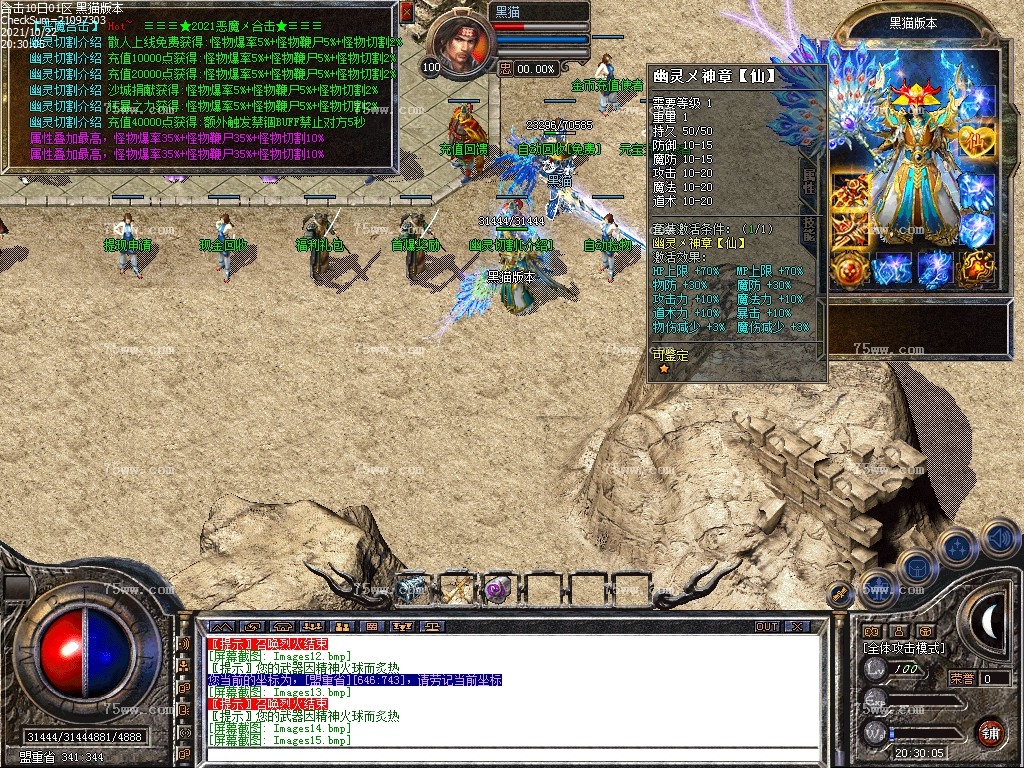The image size is (1024, 768).
Task: Click the speaker sound round button
Action: coord(1000,538)
